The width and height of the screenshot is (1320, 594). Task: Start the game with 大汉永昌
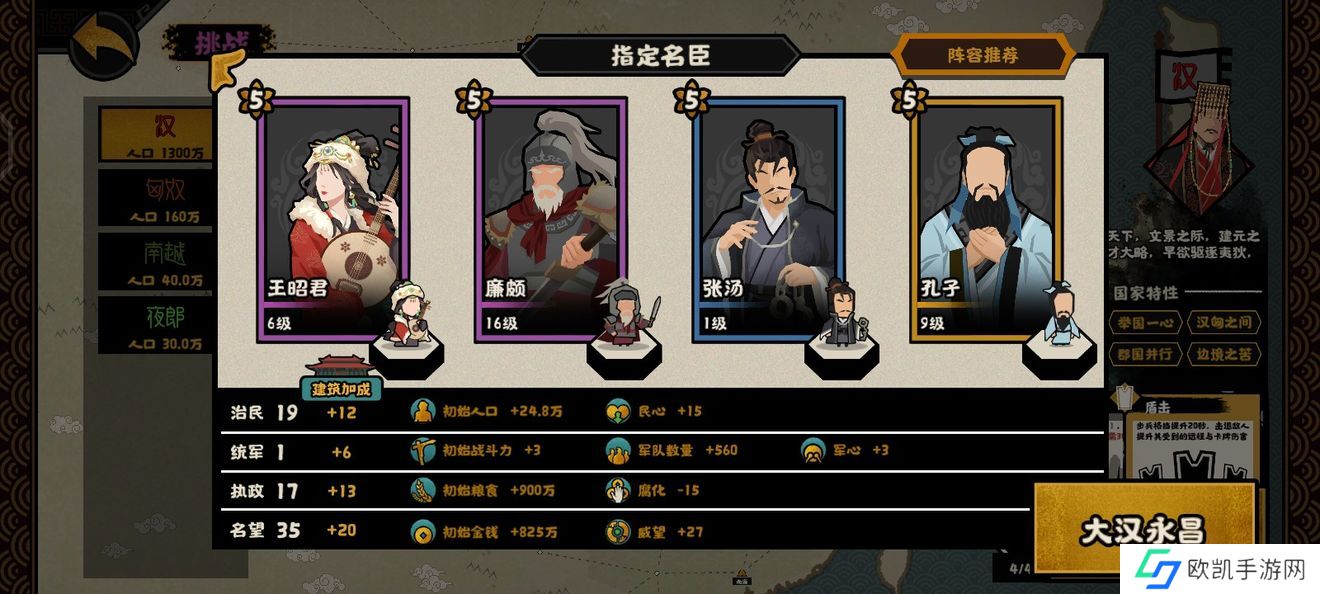click(x=1142, y=530)
